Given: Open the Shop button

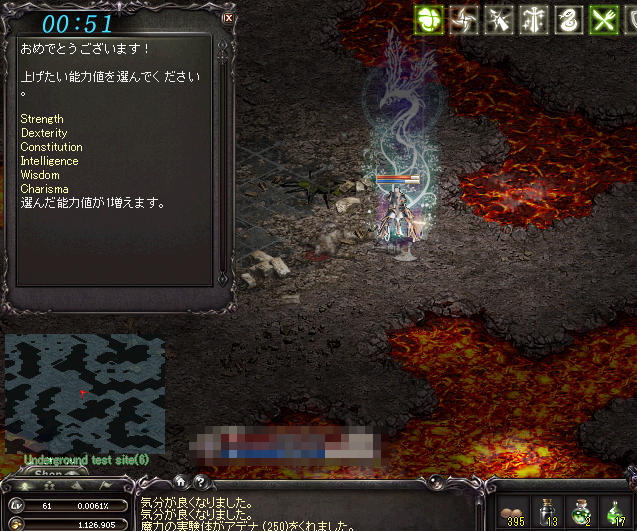Looking at the screenshot, I should click(47, 473).
